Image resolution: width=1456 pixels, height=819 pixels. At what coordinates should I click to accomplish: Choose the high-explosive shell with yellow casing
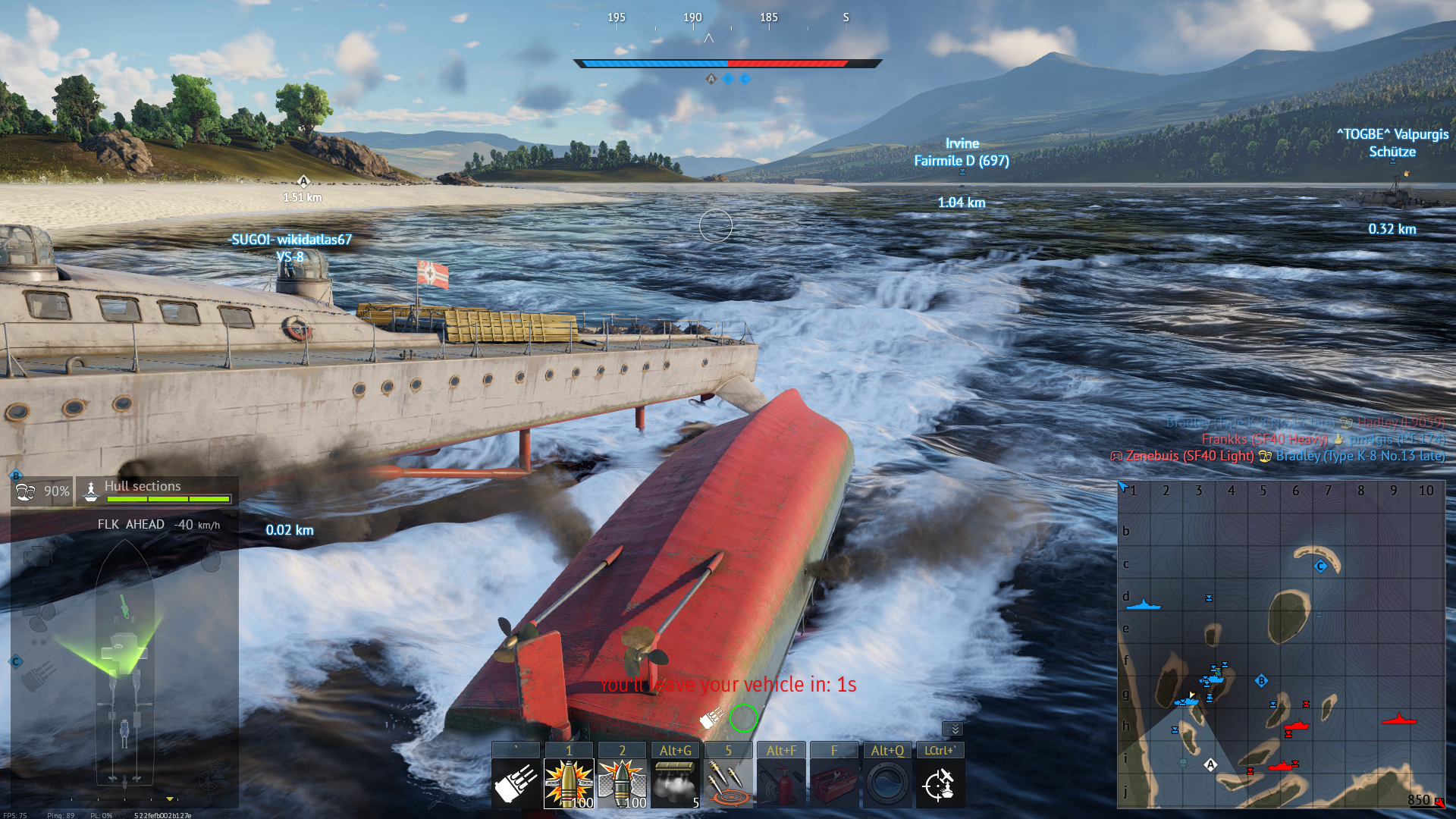pyautogui.click(x=569, y=783)
